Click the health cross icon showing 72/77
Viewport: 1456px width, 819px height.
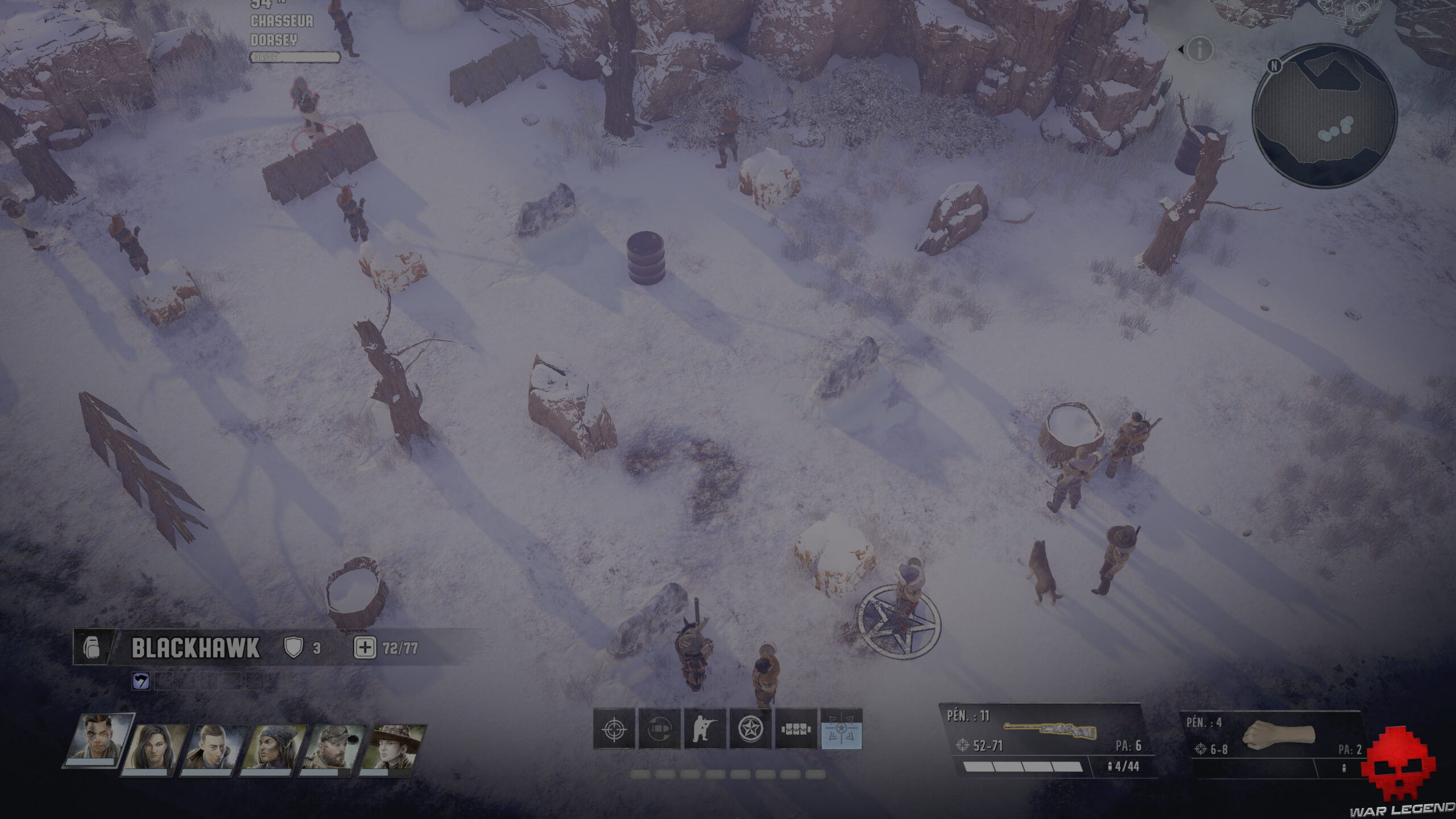(366, 646)
